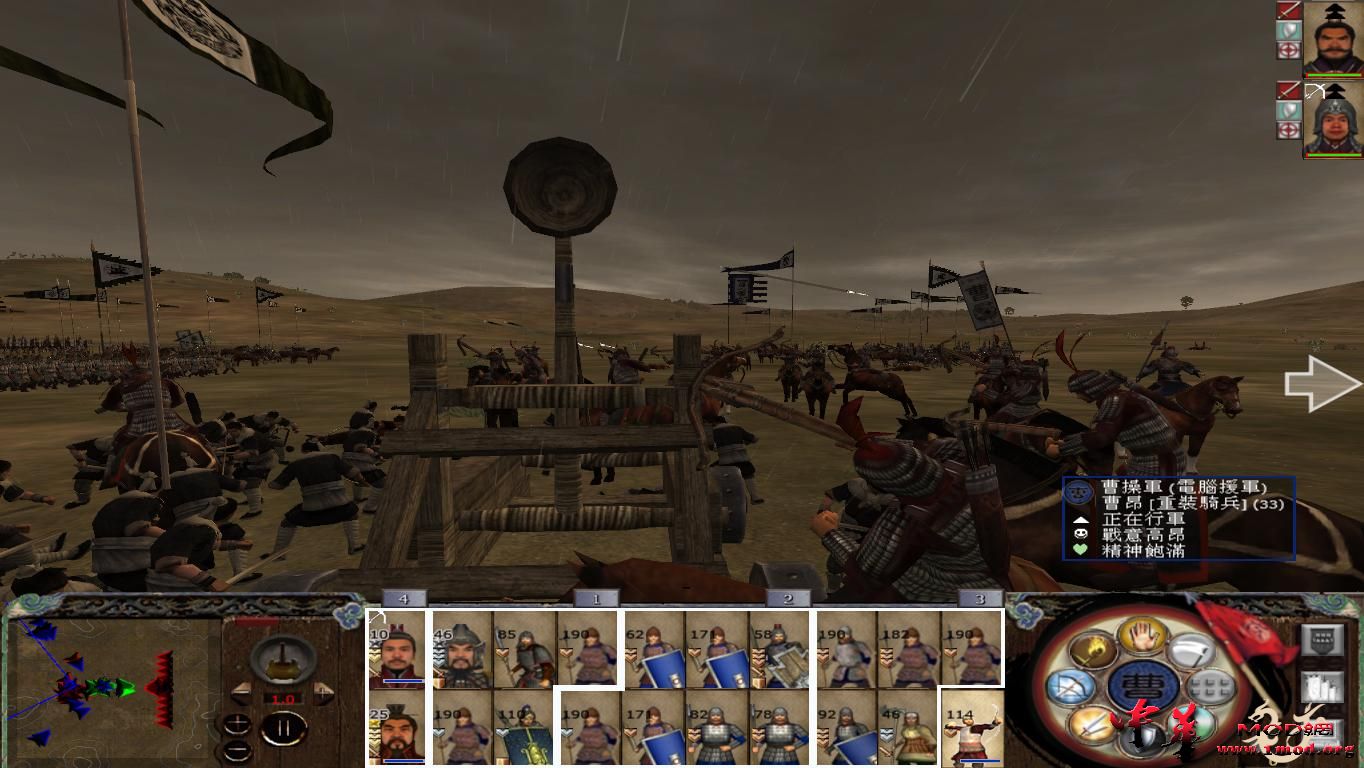Image resolution: width=1364 pixels, height=768 pixels.
Task: Toggle the flaming ammunition icon
Action: 1095,650
